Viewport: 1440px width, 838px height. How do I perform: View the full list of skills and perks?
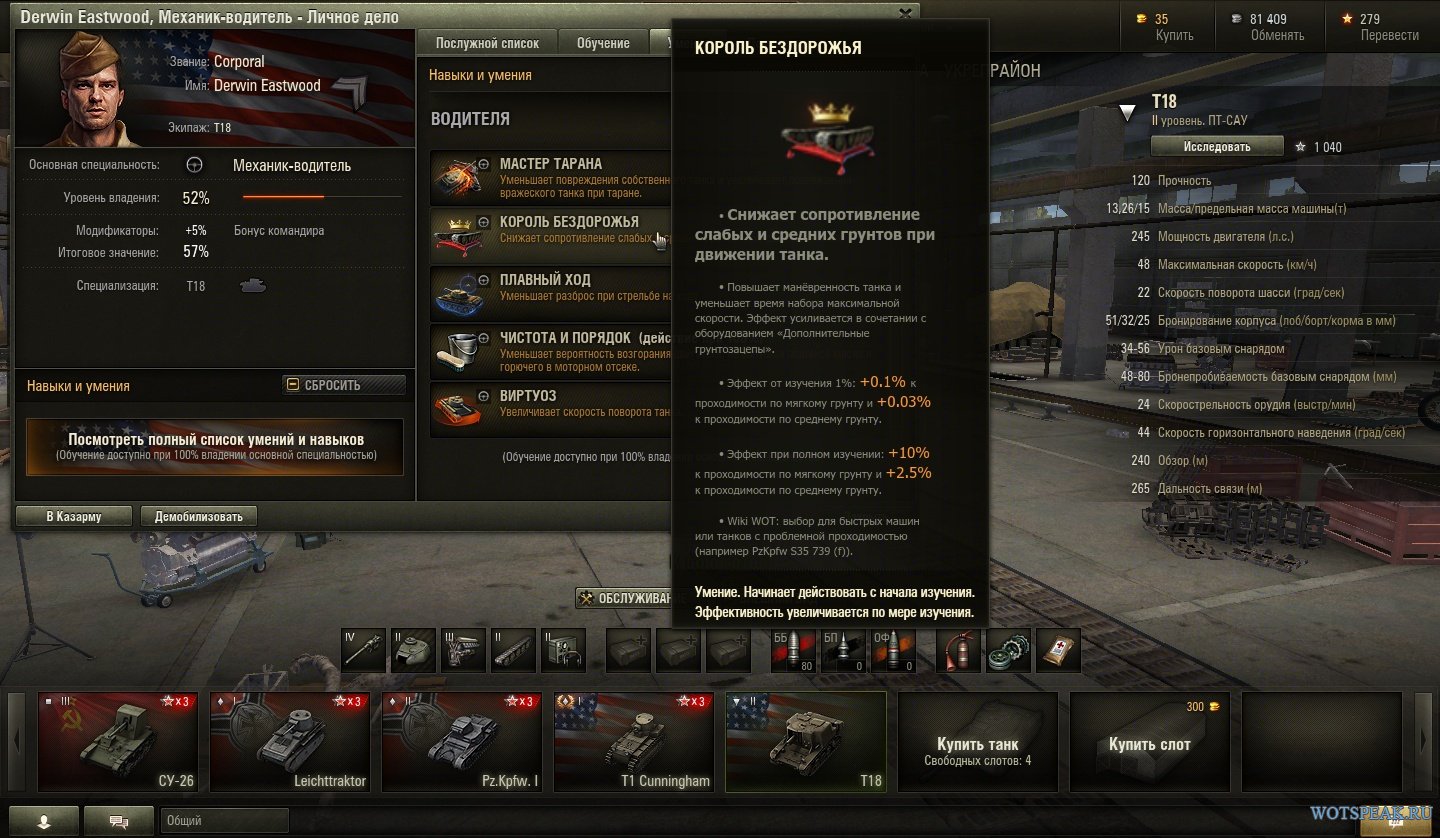[x=215, y=446]
